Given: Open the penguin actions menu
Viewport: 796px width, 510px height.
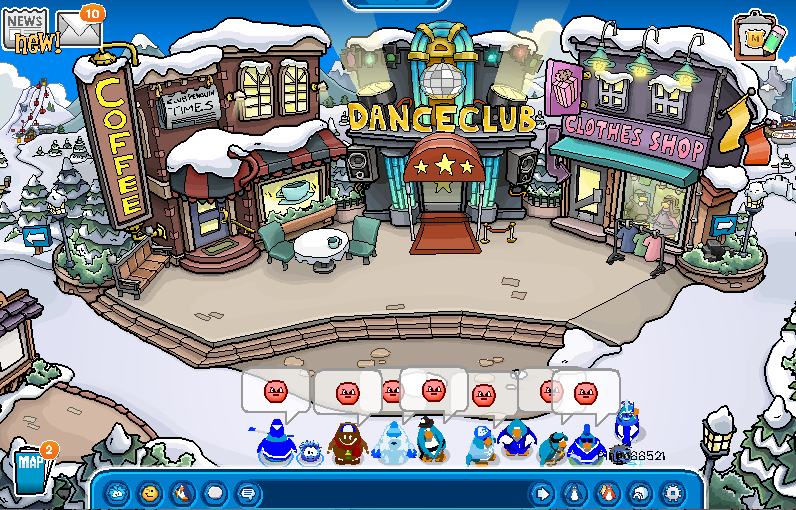Looking at the screenshot, I should click(182, 493).
